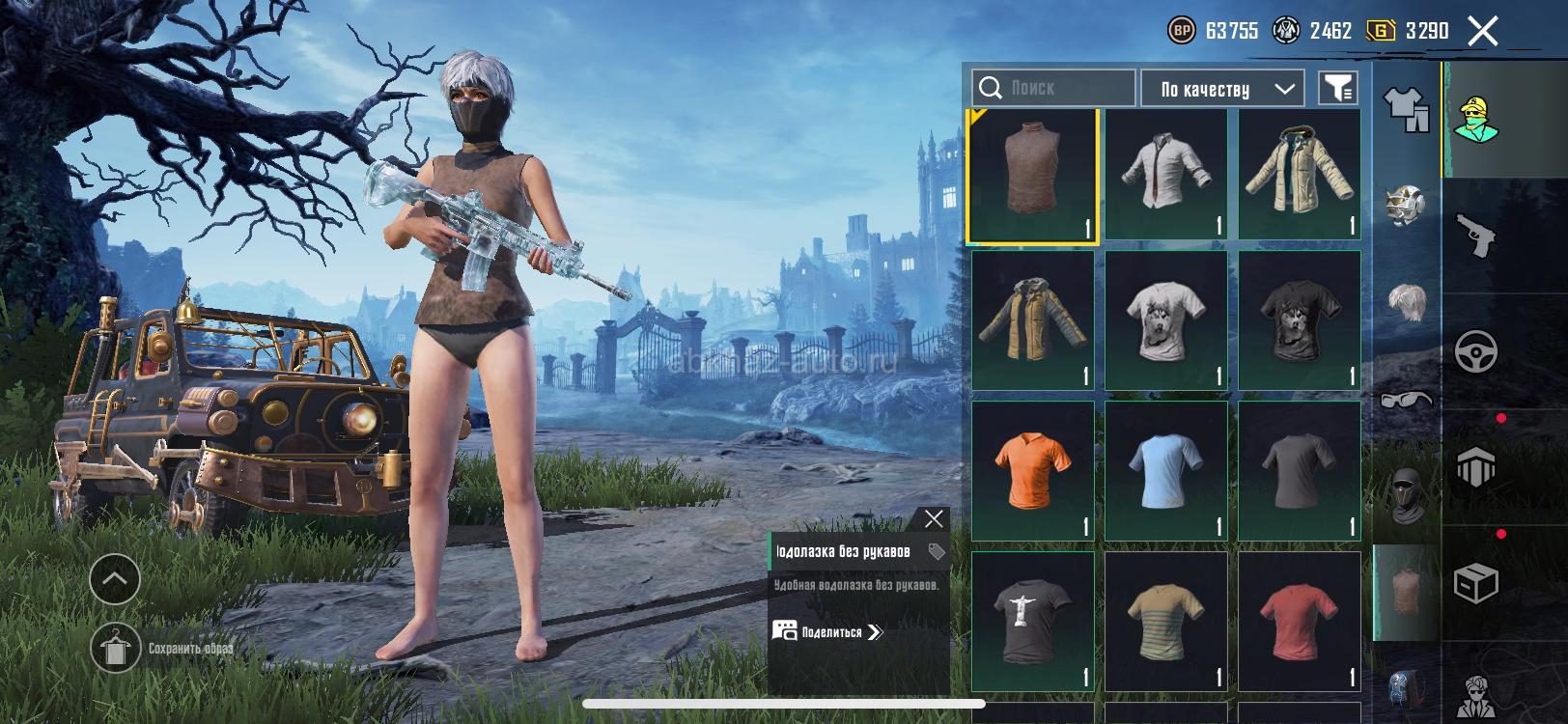Image resolution: width=1568 pixels, height=724 pixels.
Task: Open the steering wheel vehicles tab
Action: click(1475, 351)
